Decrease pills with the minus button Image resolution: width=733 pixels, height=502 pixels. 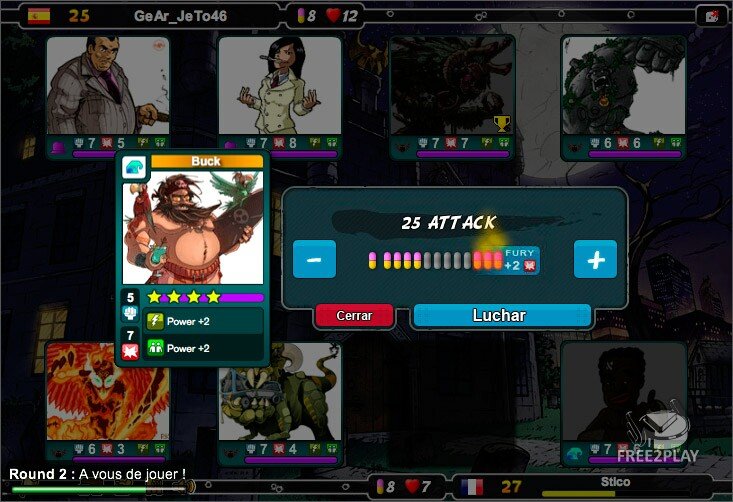(314, 260)
